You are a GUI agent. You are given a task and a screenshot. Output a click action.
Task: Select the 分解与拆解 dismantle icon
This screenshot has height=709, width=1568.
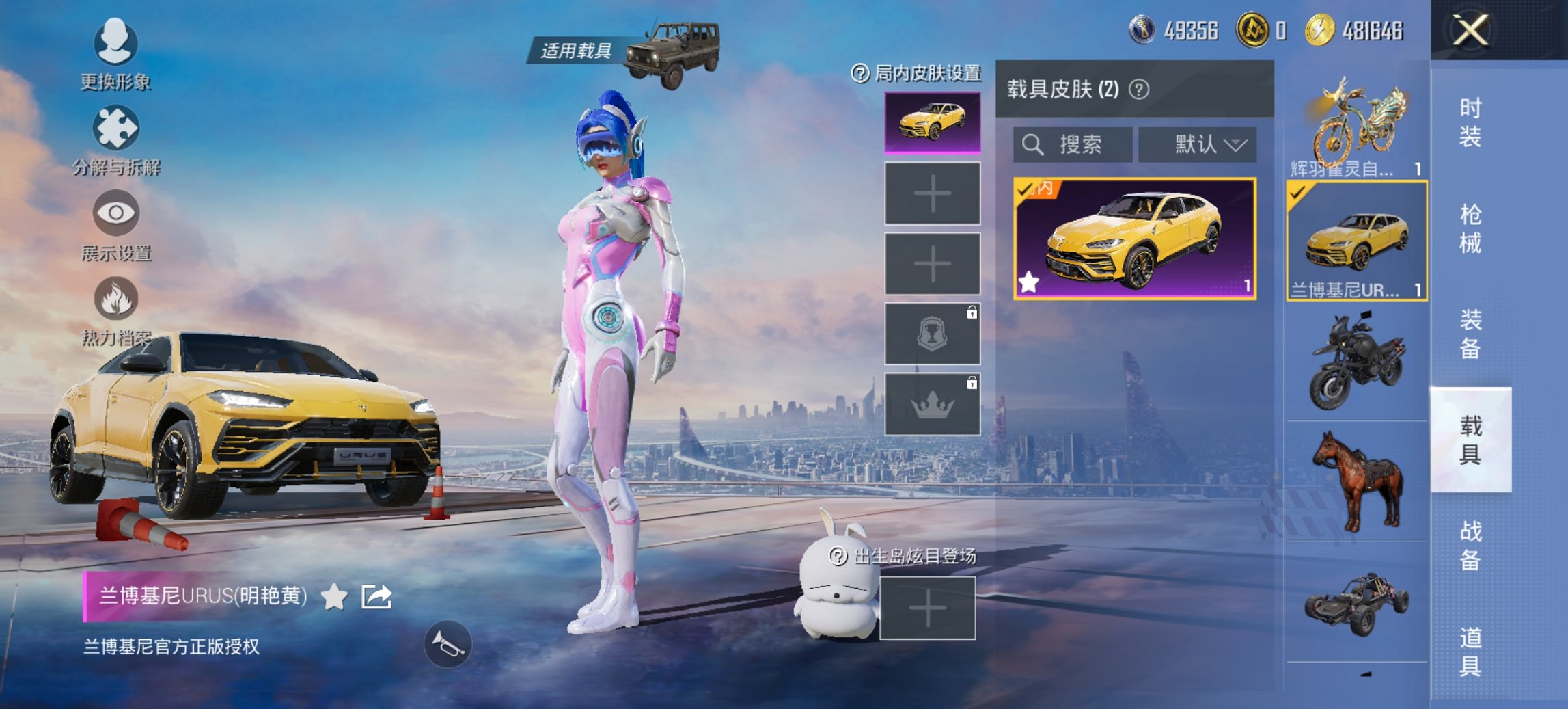(x=115, y=129)
